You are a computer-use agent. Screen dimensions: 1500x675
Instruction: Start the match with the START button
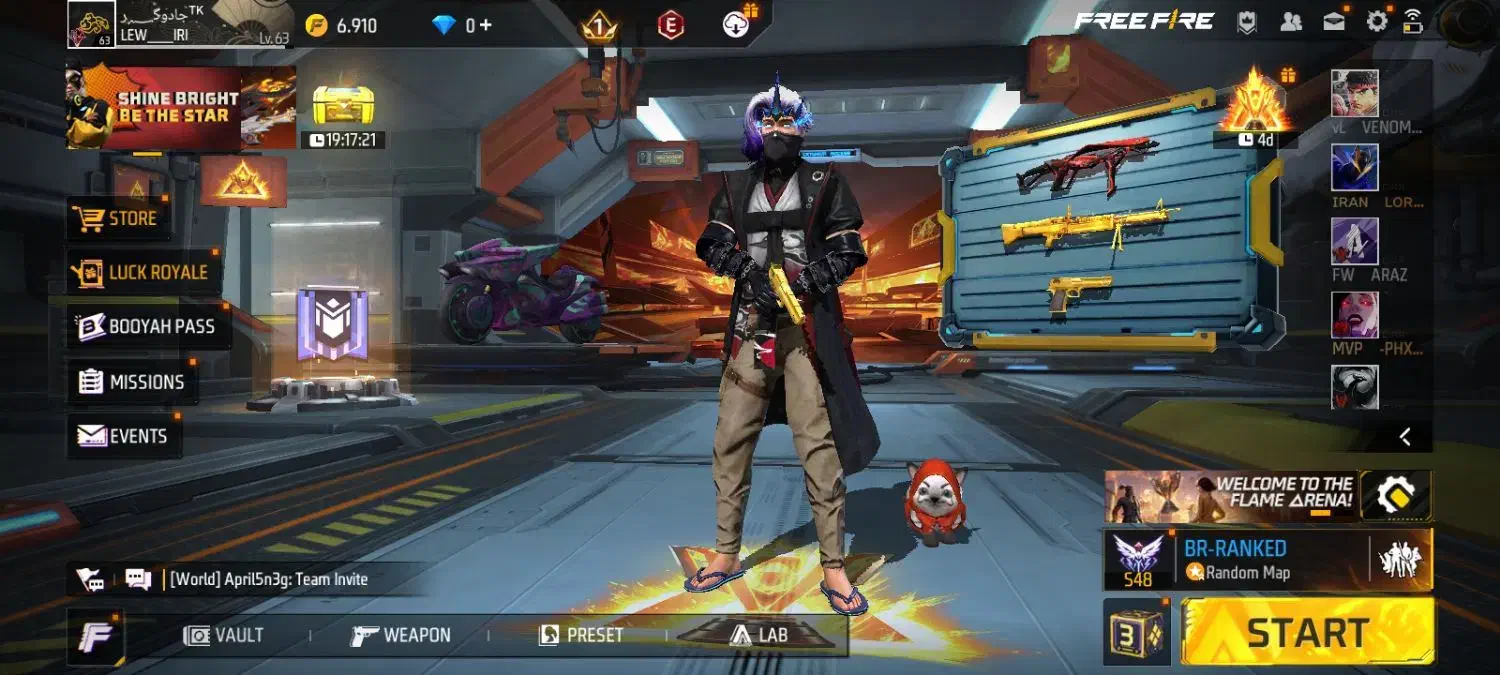tap(1307, 632)
